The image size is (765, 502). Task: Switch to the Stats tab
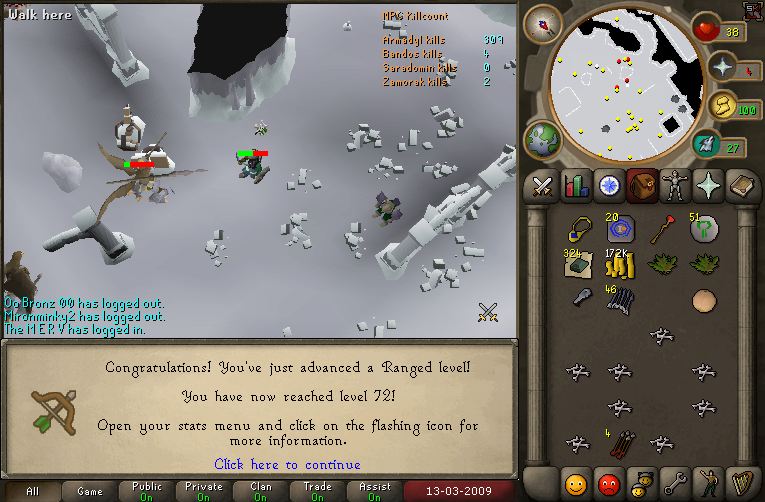click(575, 185)
